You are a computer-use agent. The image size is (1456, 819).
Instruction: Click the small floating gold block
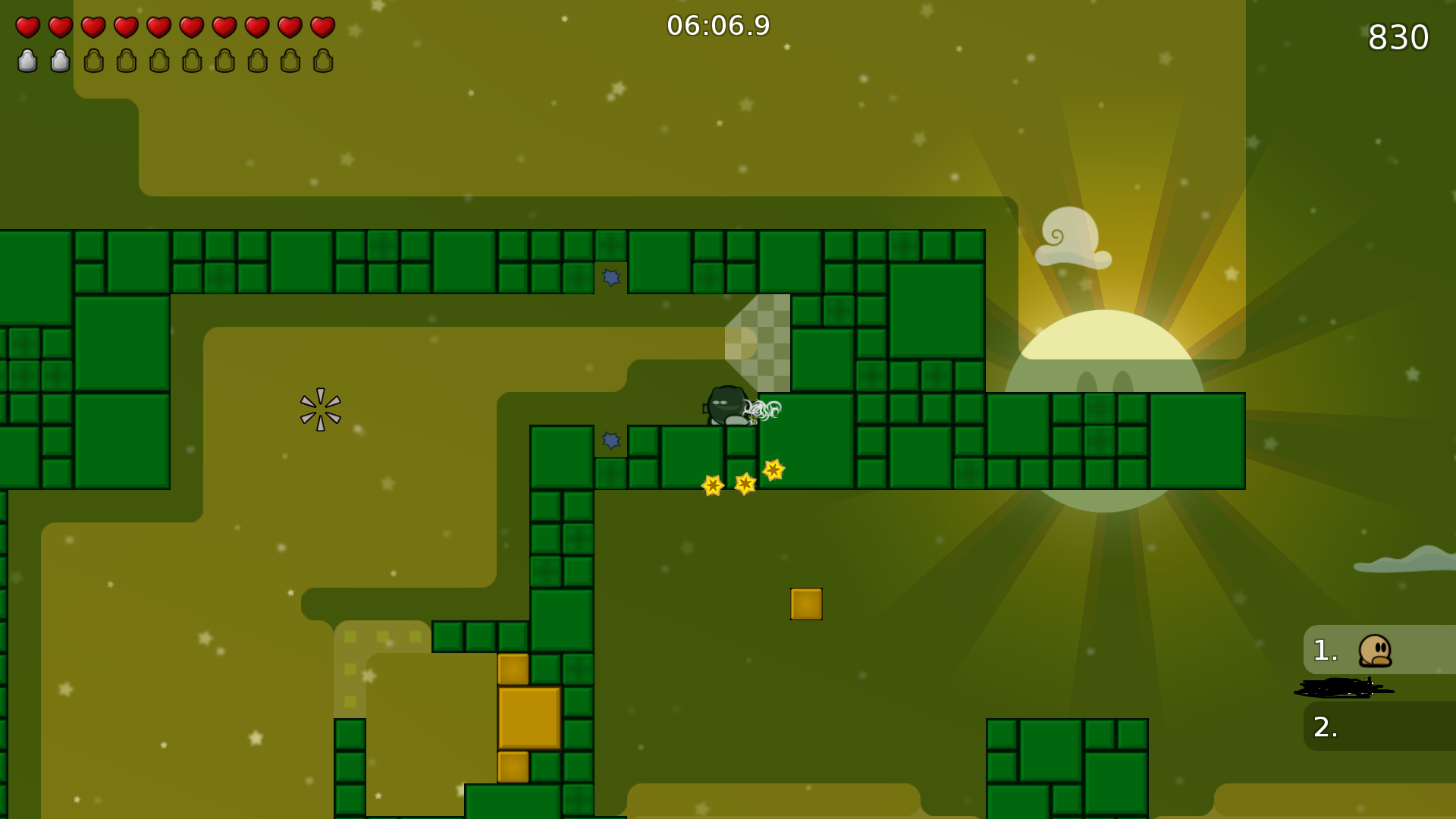pyautogui.click(x=806, y=604)
